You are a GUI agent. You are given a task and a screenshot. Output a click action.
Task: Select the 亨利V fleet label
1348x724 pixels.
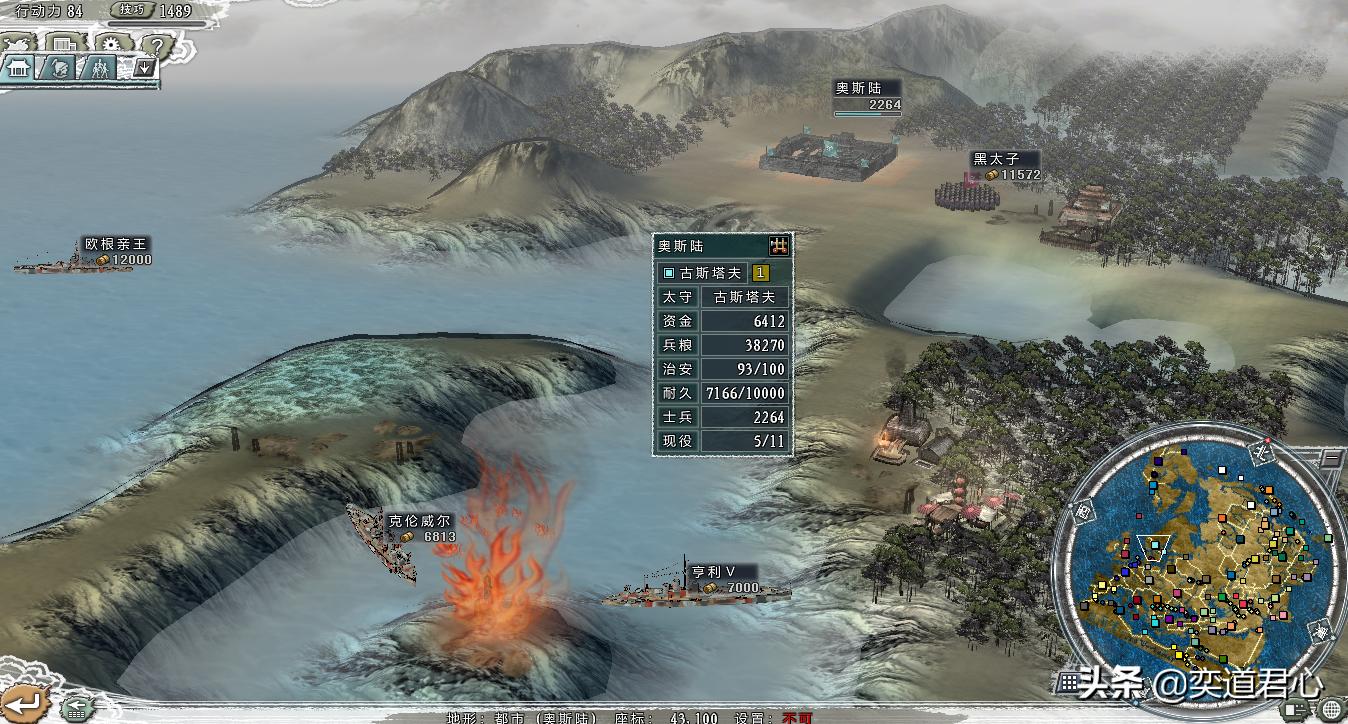coord(714,572)
